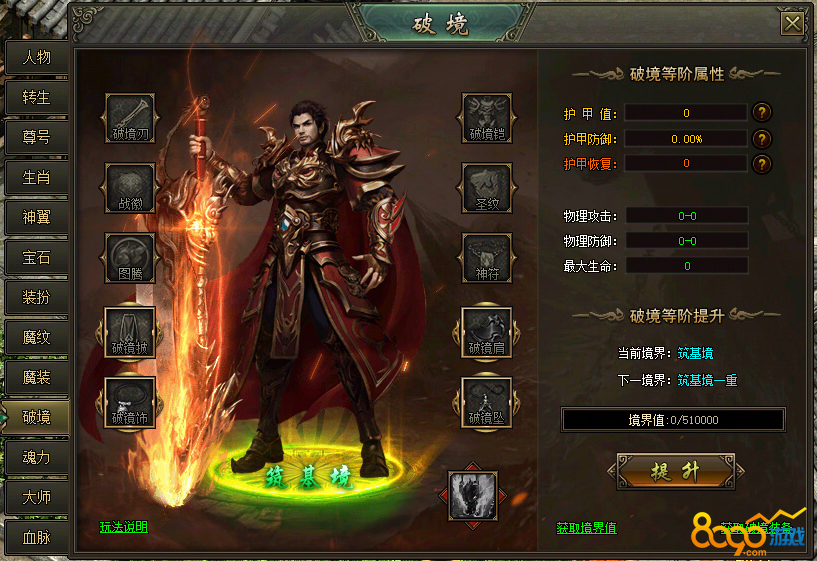Click the 提升 upgrade button
Image resolution: width=817 pixels, height=561 pixels.
point(676,470)
